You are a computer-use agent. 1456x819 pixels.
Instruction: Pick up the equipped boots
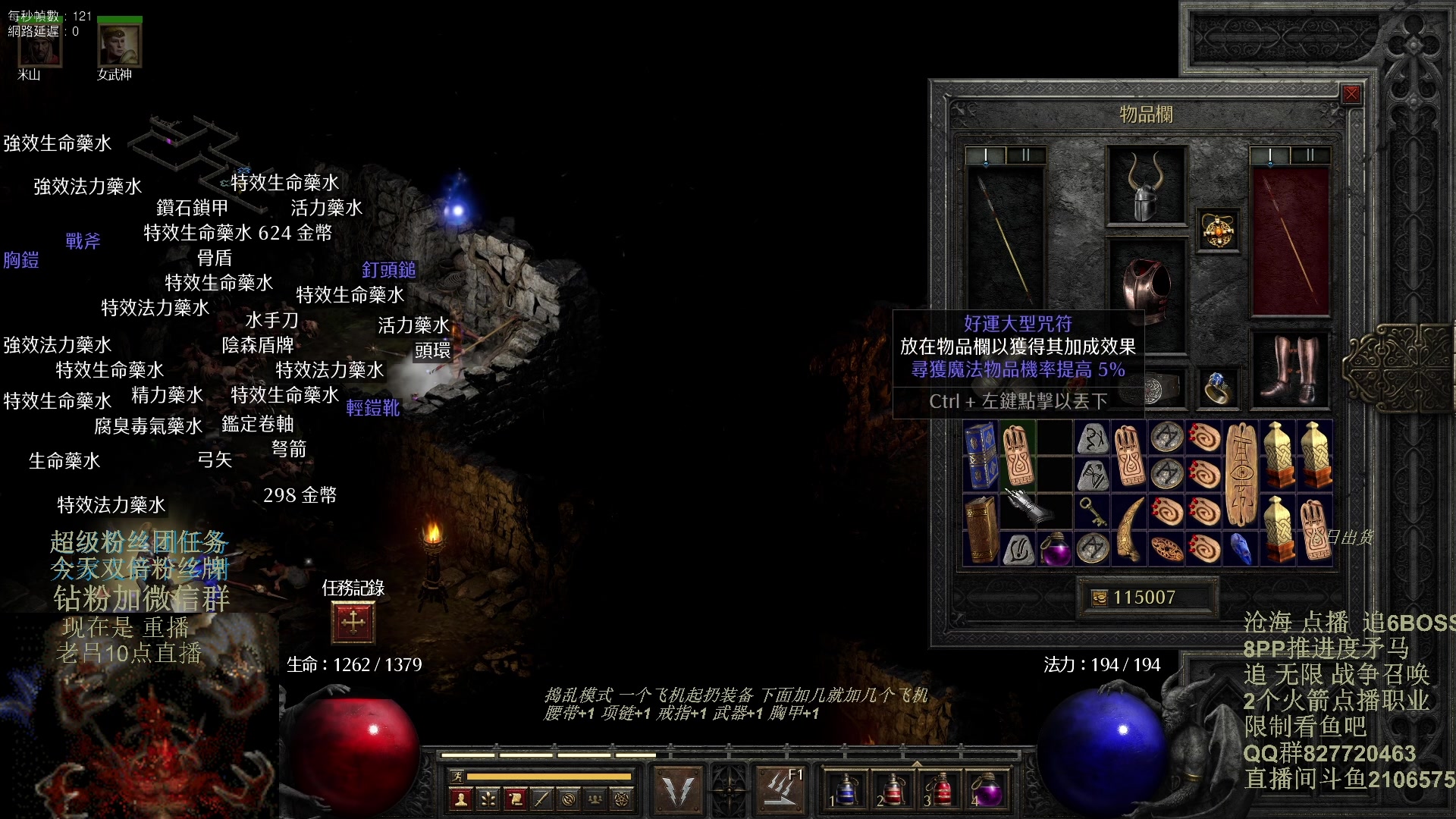(x=1289, y=370)
